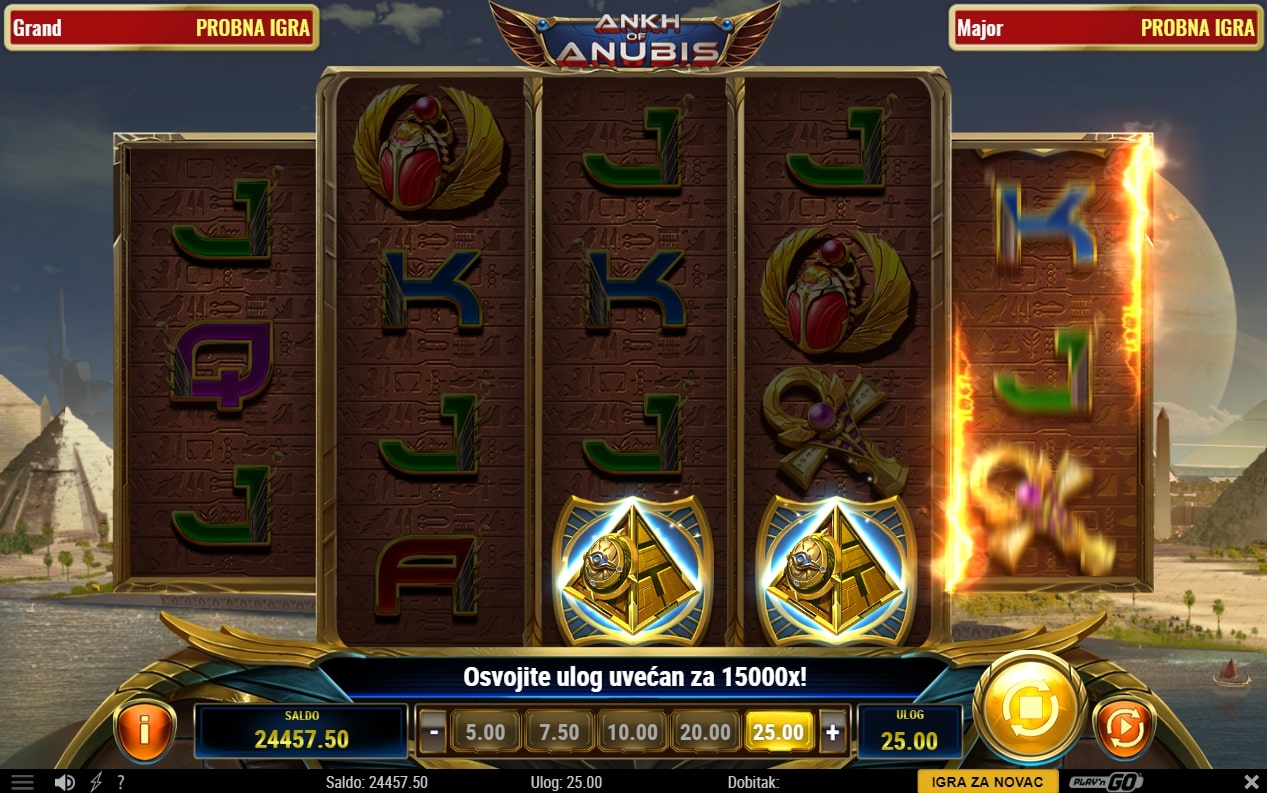Set the bet to 10.00
The height and width of the screenshot is (793, 1267).
632,732
